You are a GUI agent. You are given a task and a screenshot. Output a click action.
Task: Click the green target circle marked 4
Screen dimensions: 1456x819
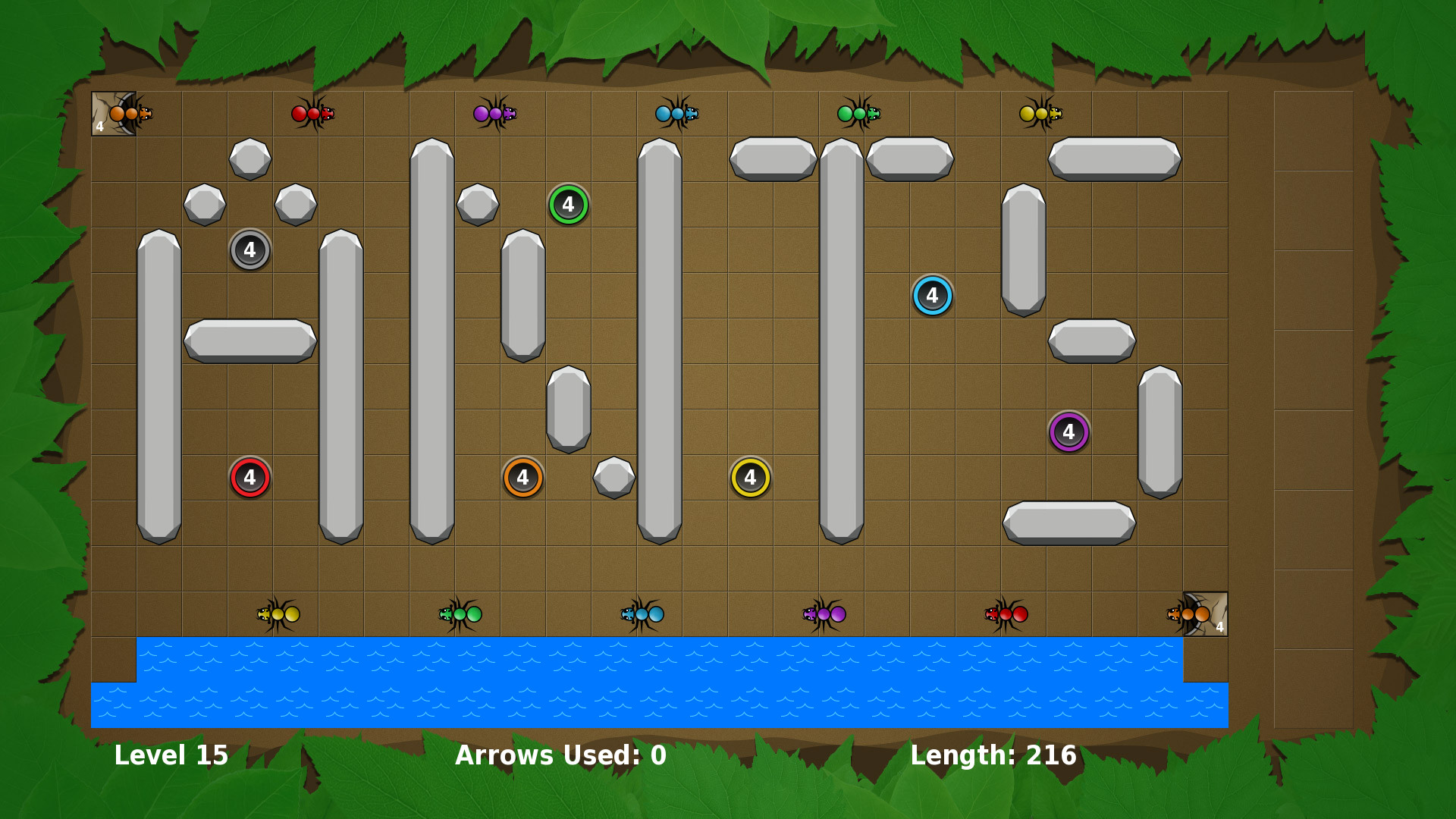pyautogui.click(x=568, y=203)
